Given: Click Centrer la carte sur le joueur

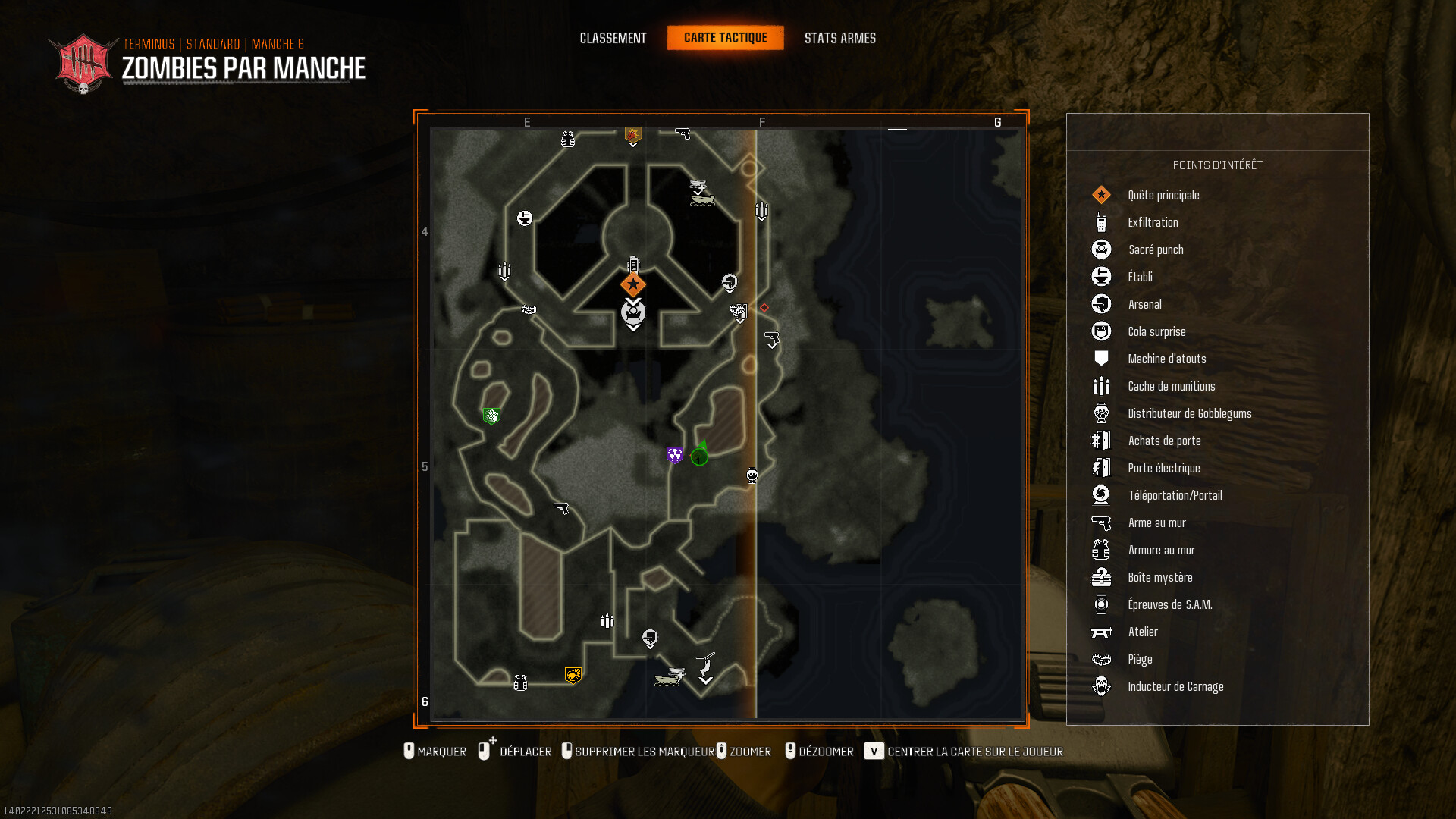Looking at the screenshot, I should point(975,752).
